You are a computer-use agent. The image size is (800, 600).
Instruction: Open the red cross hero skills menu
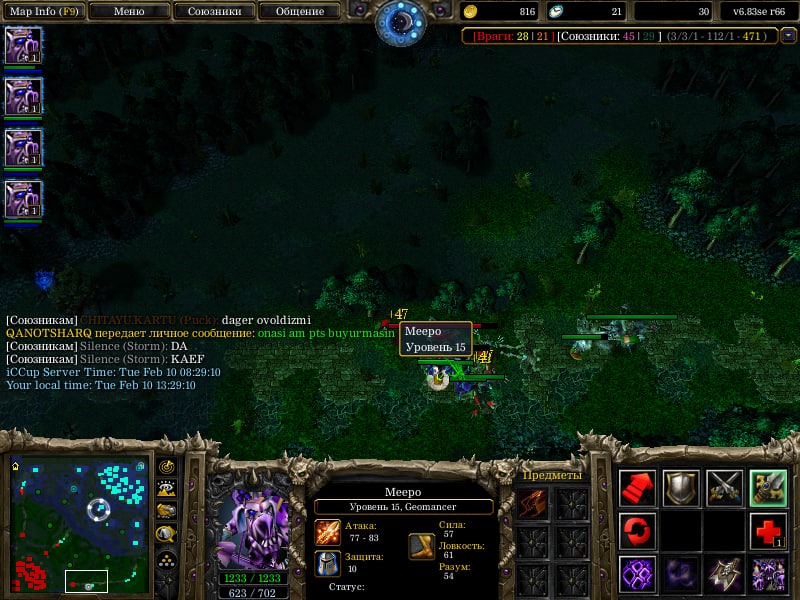pyautogui.click(x=768, y=531)
